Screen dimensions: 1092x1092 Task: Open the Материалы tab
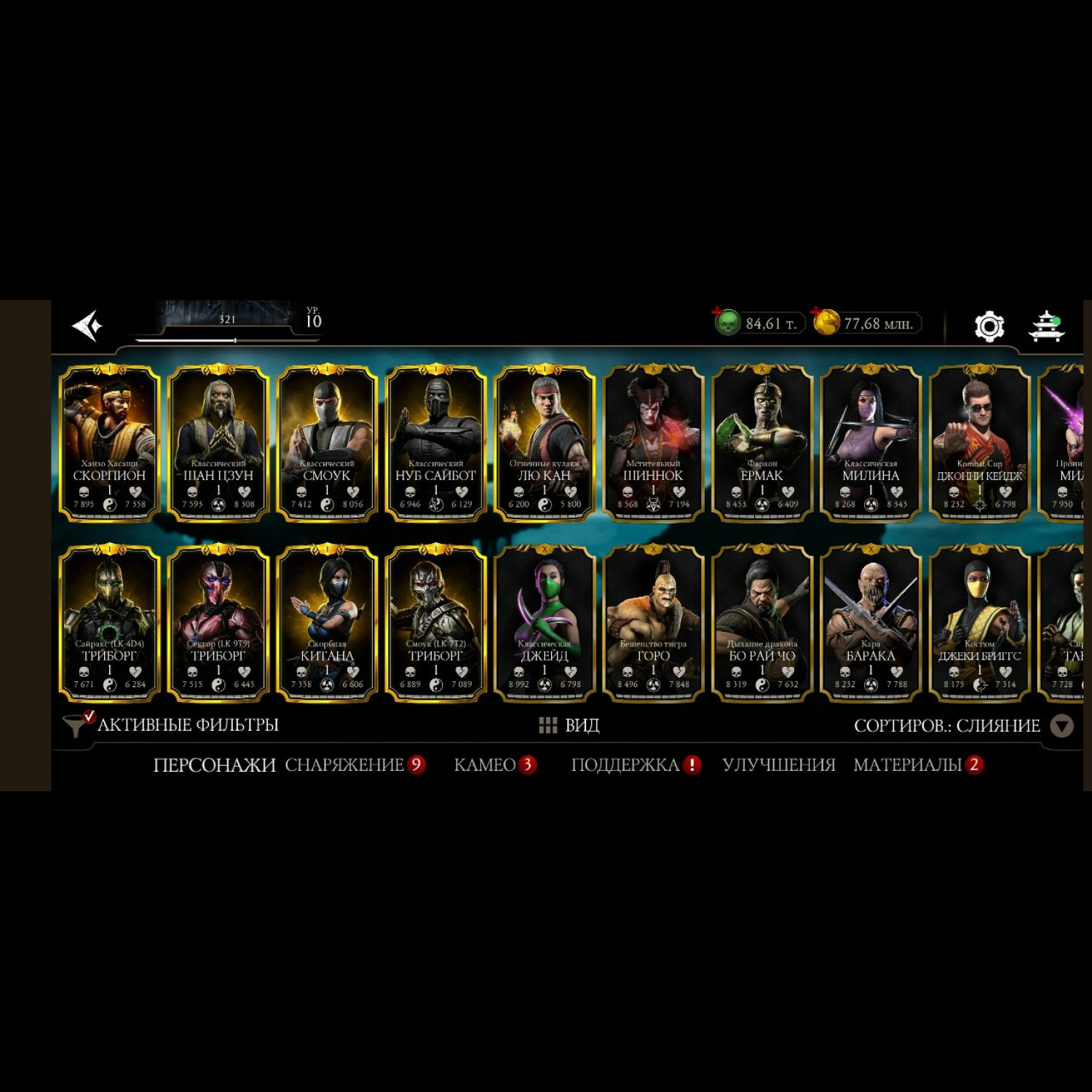click(908, 765)
